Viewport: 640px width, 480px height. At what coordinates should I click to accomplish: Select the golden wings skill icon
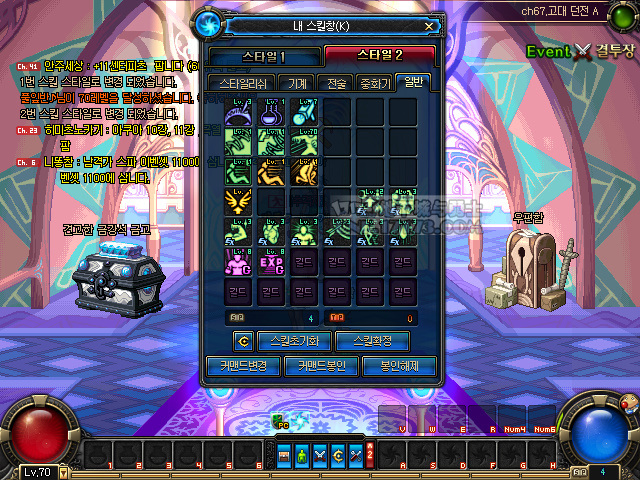(x=240, y=203)
